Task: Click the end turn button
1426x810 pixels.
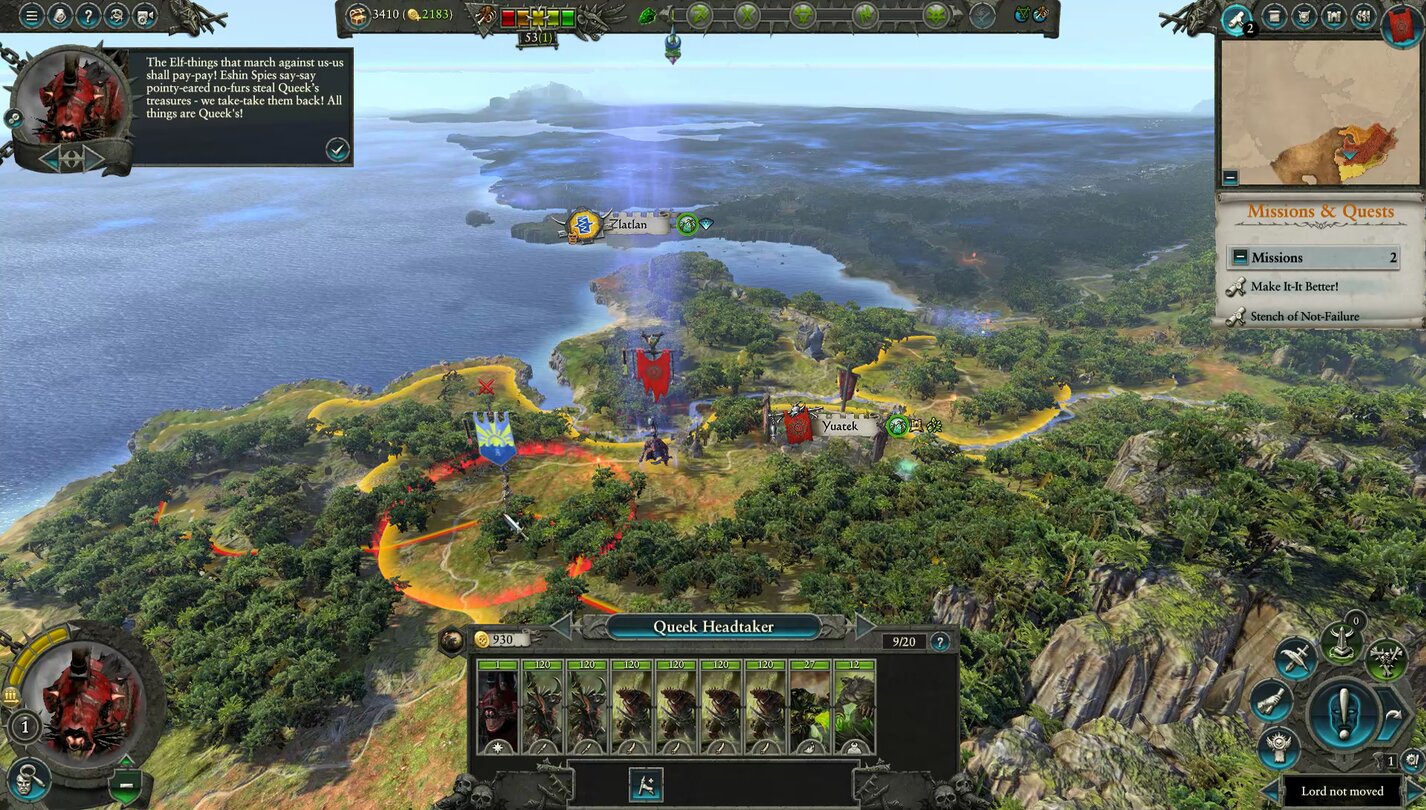Action: coord(1344,712)
